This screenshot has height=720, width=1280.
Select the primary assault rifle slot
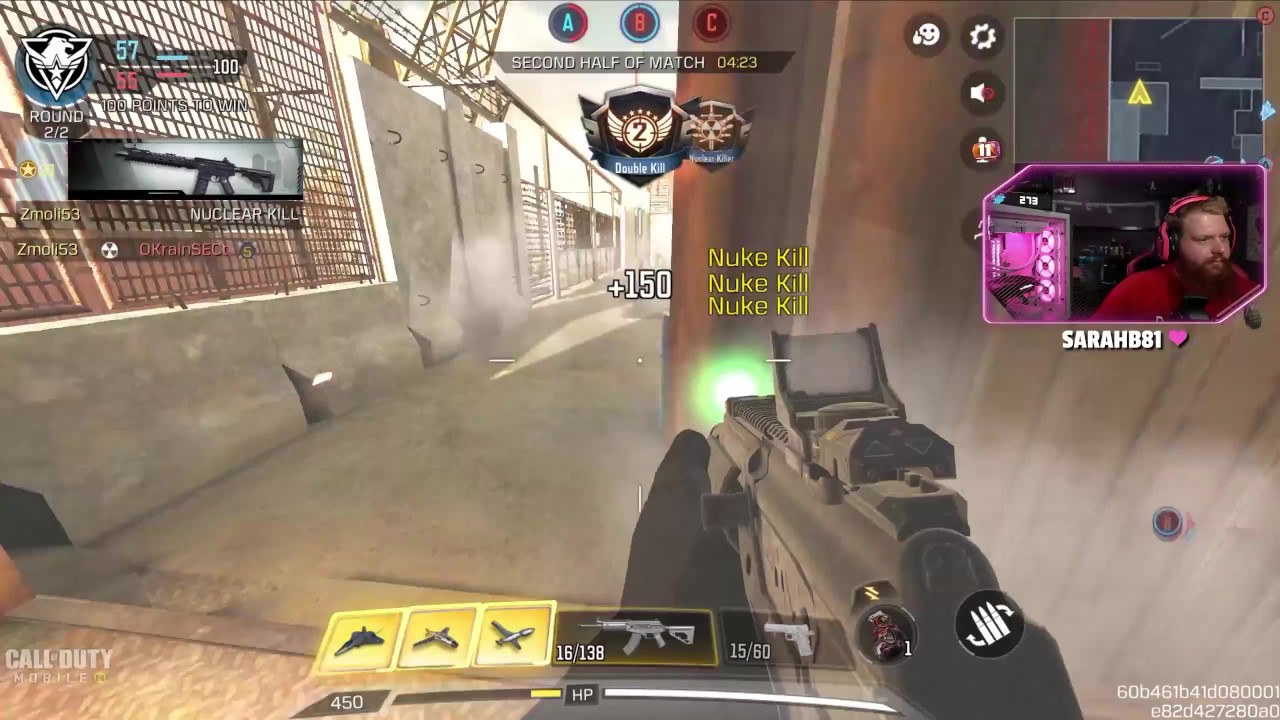point(636,637)
